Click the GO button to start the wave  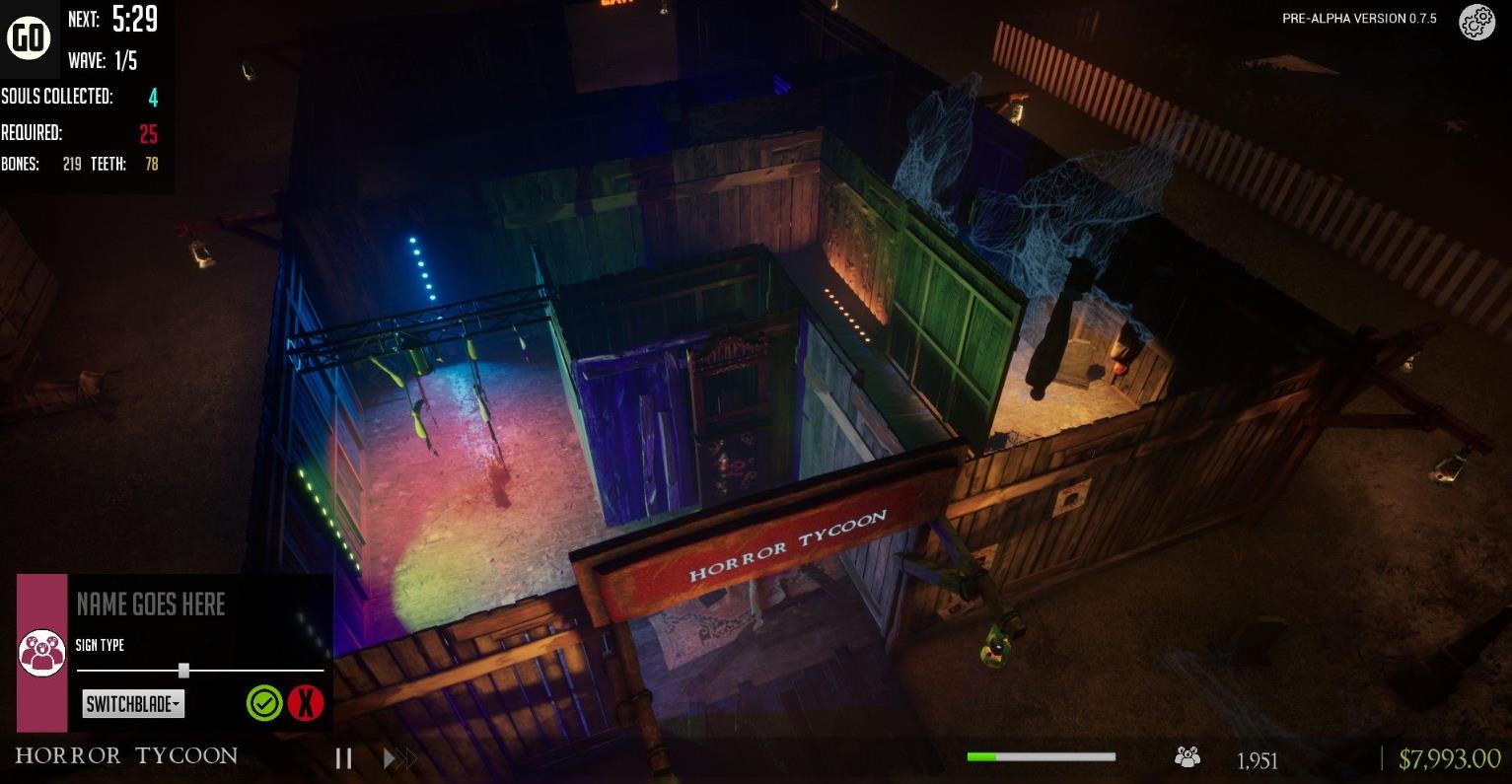point(29,37)
